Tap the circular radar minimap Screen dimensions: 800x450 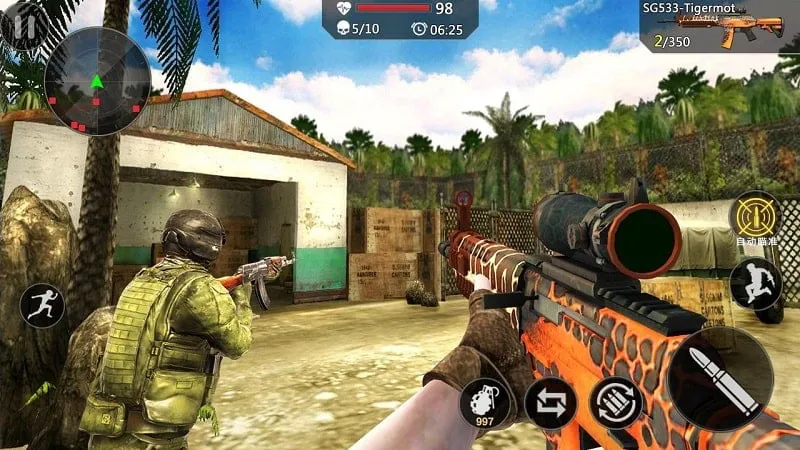click(97, 81)
